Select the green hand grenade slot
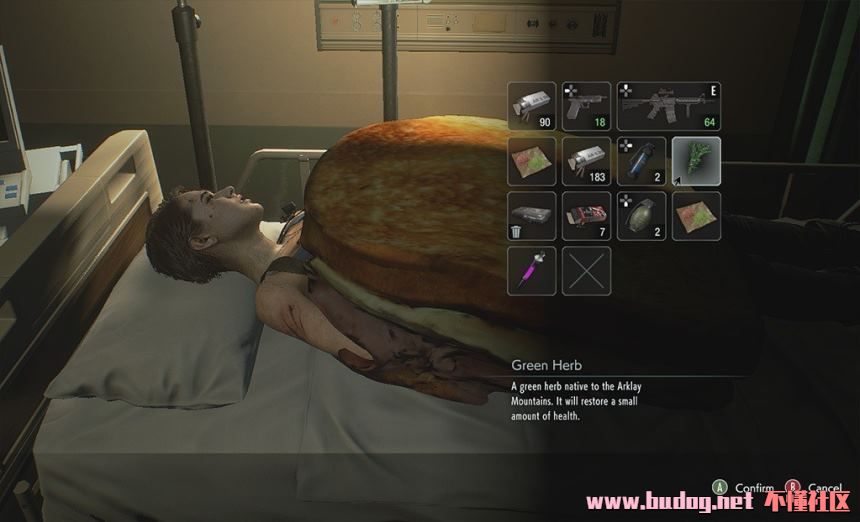860x522 pixels. tap(641, 216)
